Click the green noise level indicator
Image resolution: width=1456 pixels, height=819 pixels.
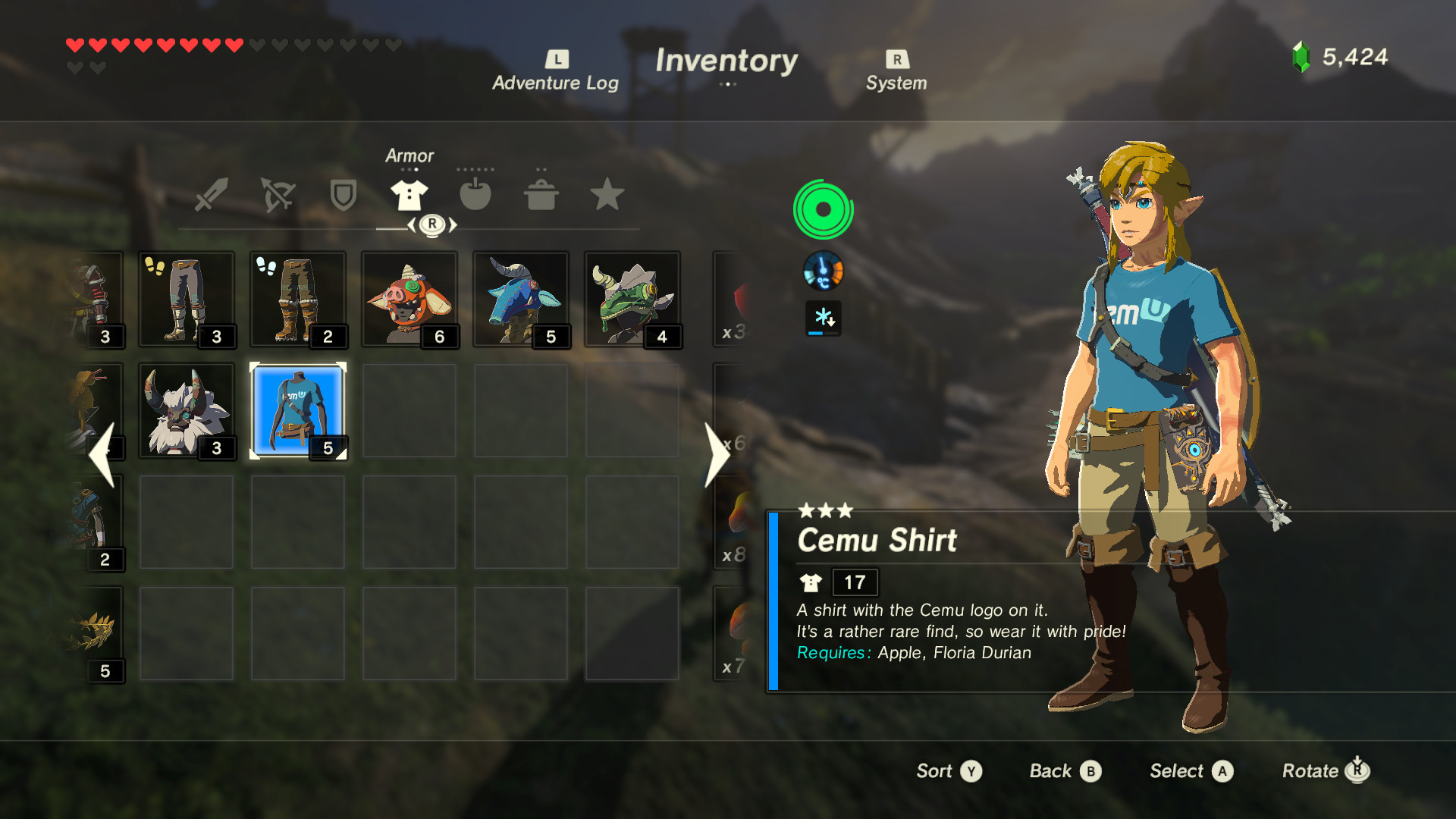(x=825, y=209)
